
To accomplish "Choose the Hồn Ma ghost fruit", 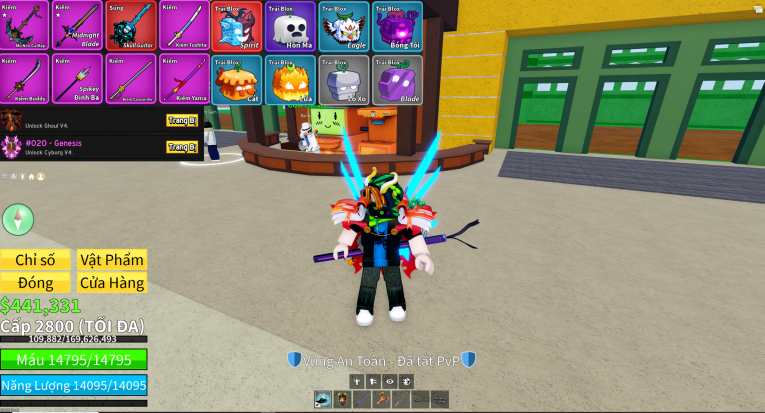I will point(289,26).
